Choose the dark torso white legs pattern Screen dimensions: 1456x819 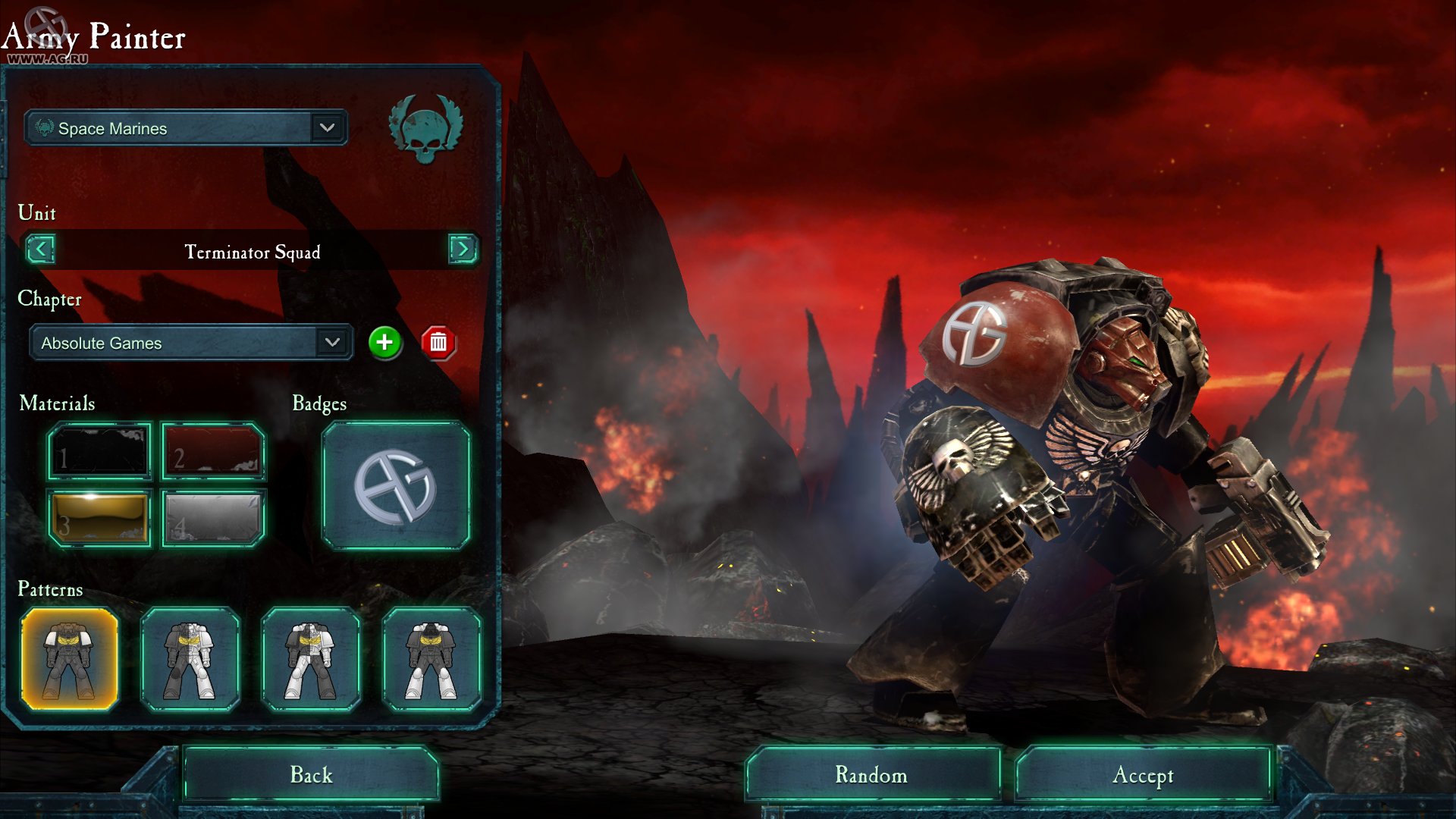pos(431,660)
